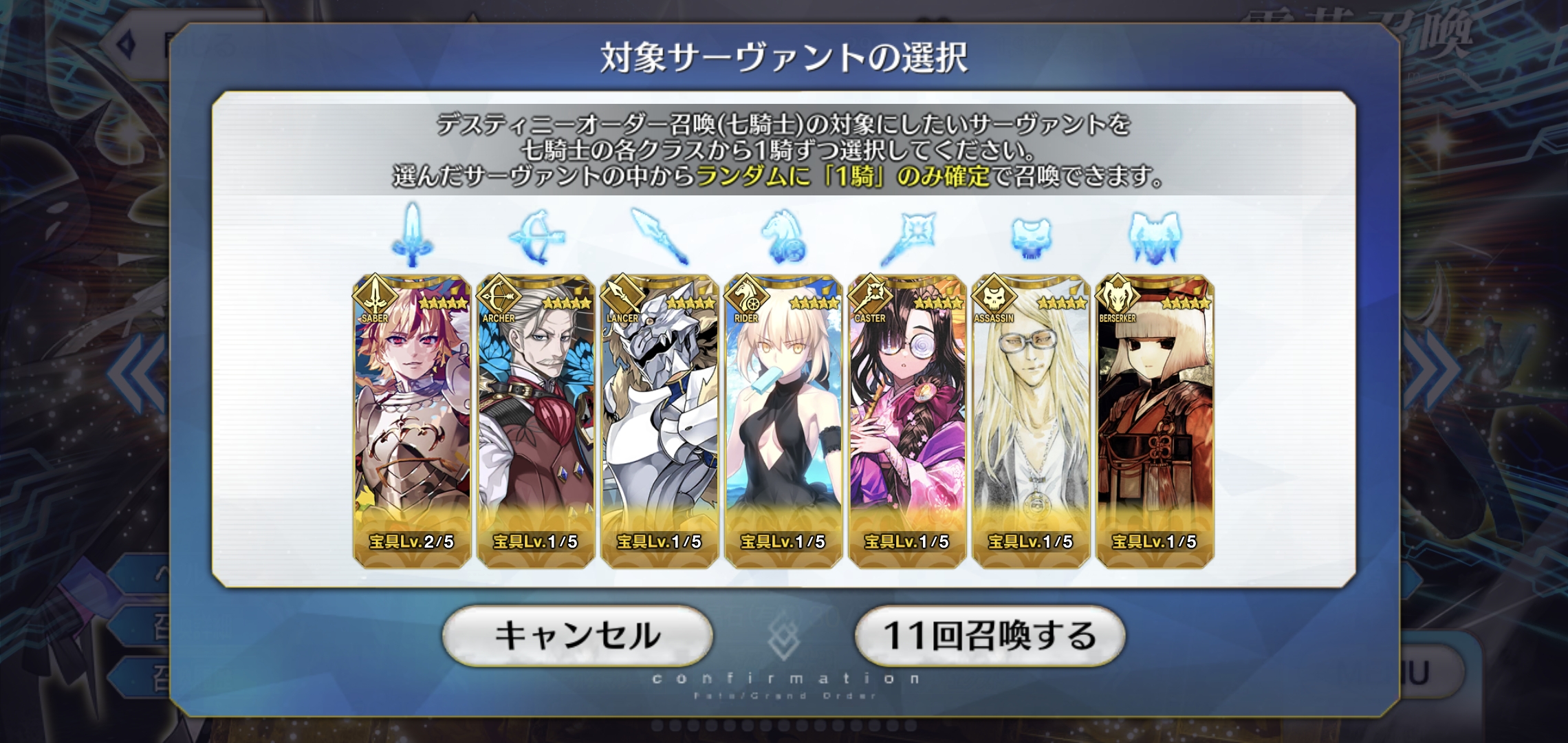Choose the Archer servant card
The width and height of the screenshot is (1568, 743).
coord(536,421)
